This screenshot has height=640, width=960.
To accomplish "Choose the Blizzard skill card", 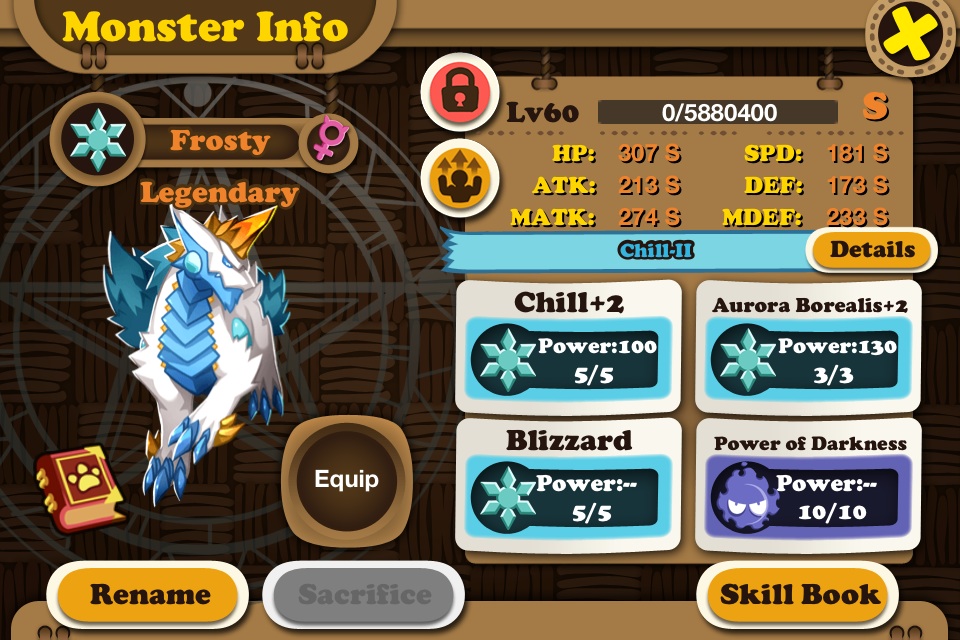I will pyautogui.click(x=569, y=485).
